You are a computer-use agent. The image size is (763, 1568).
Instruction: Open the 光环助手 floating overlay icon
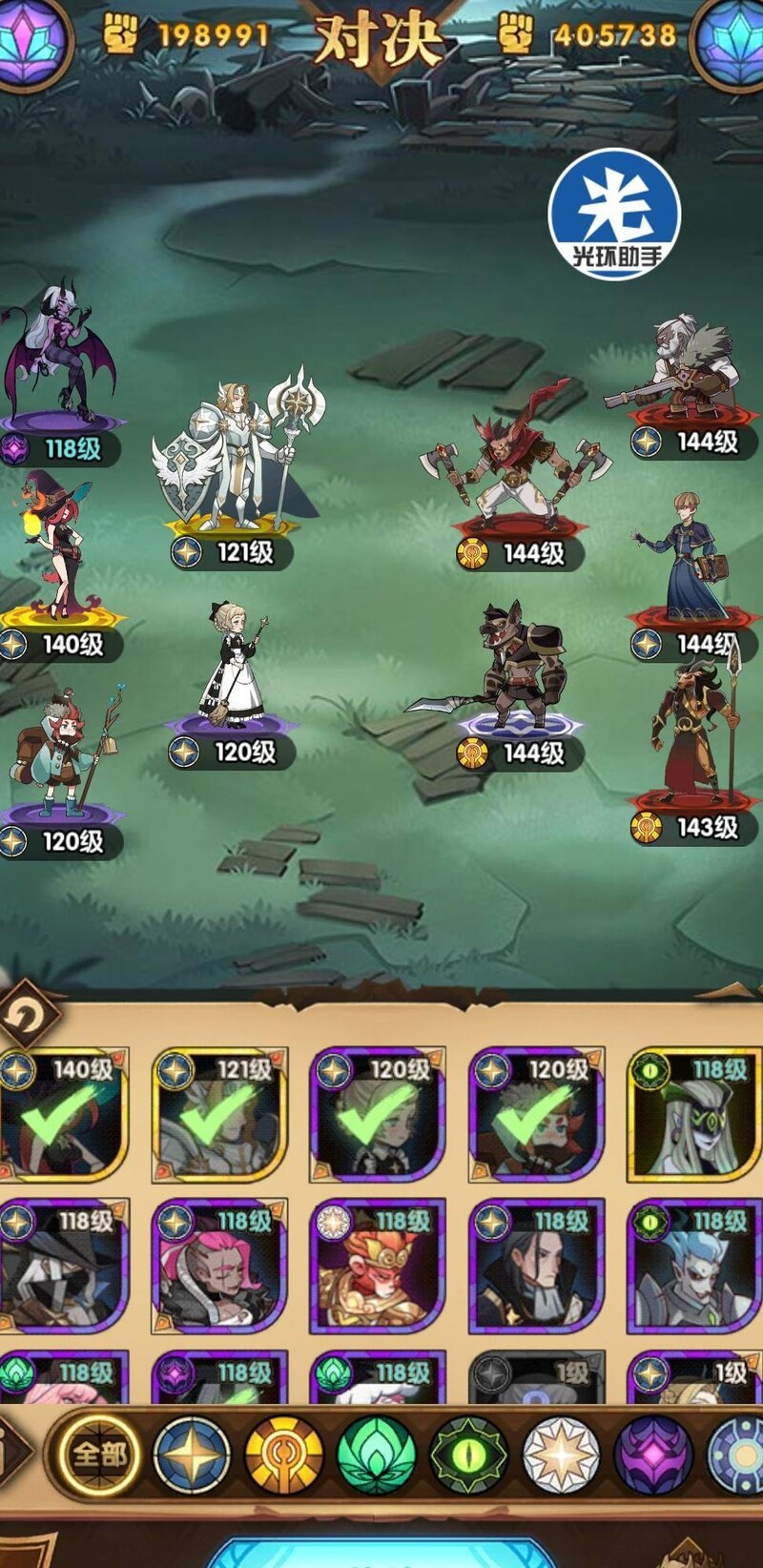point(615,216)
